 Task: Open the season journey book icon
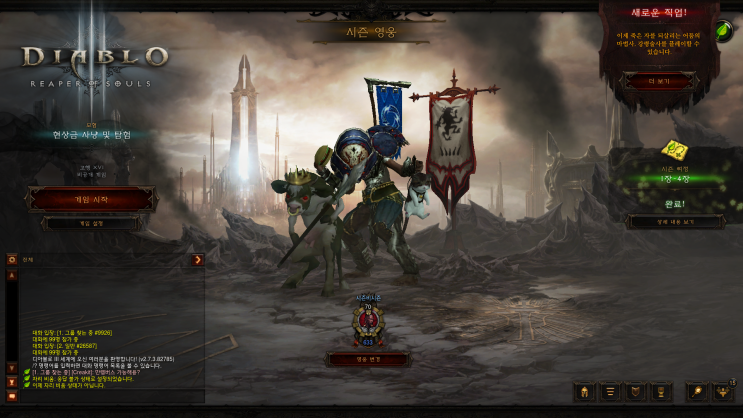676,151
